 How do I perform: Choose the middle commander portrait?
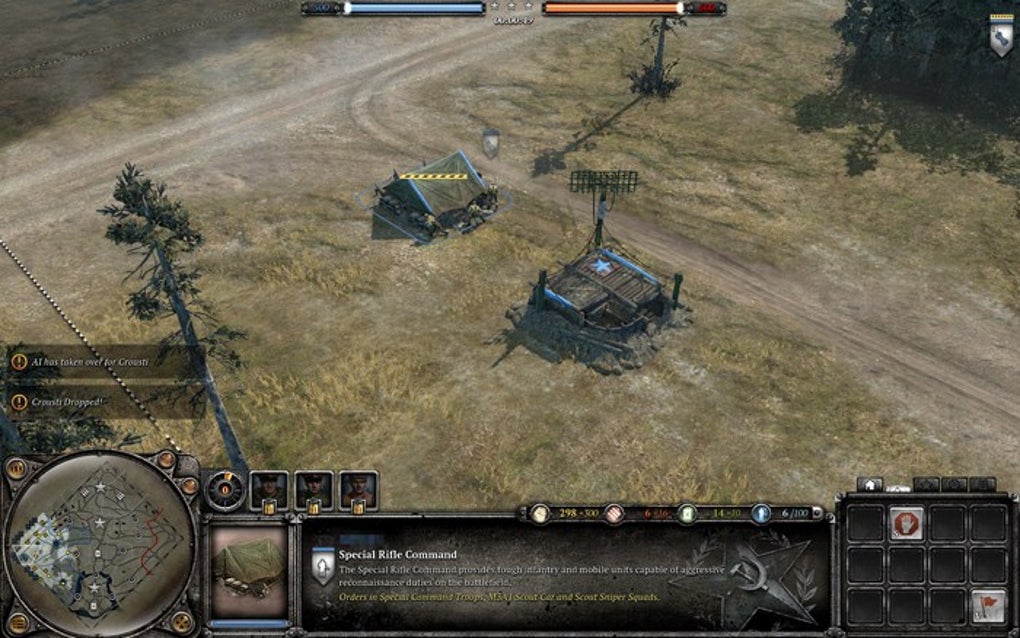[x=314, y=489]
